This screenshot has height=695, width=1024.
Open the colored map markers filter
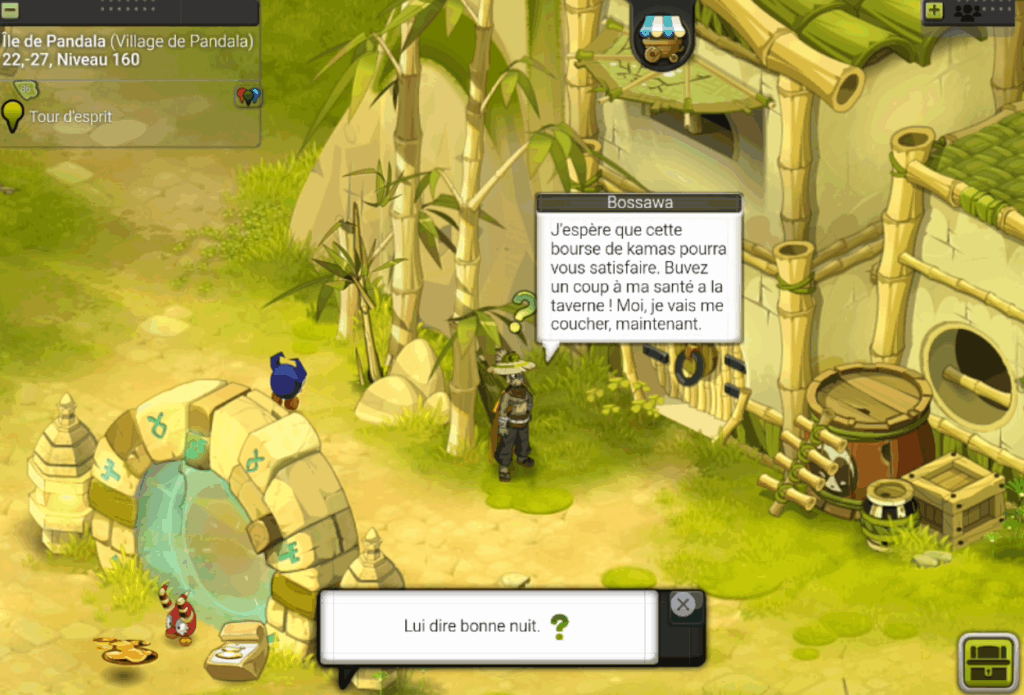coord(248,96)
